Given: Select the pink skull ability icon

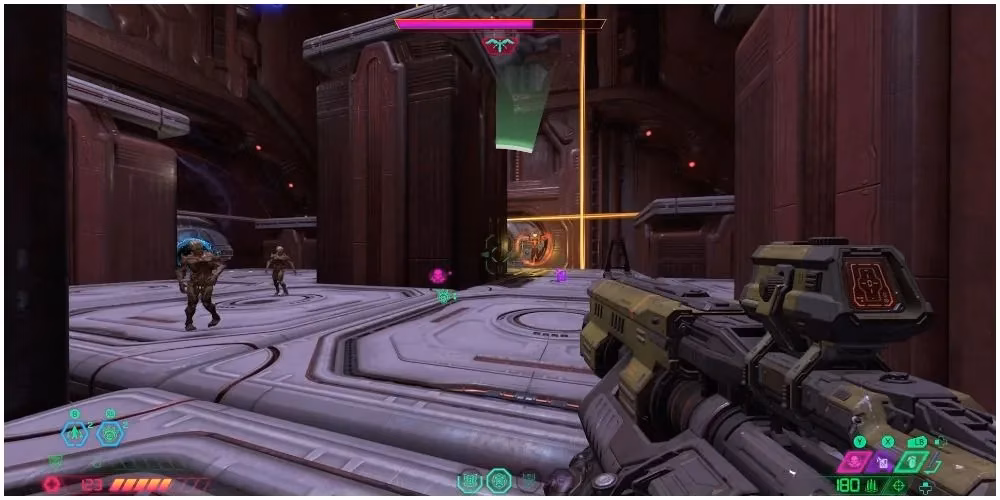Looking at the screenshot, I should pyautogui.click(x=853, y=462).
